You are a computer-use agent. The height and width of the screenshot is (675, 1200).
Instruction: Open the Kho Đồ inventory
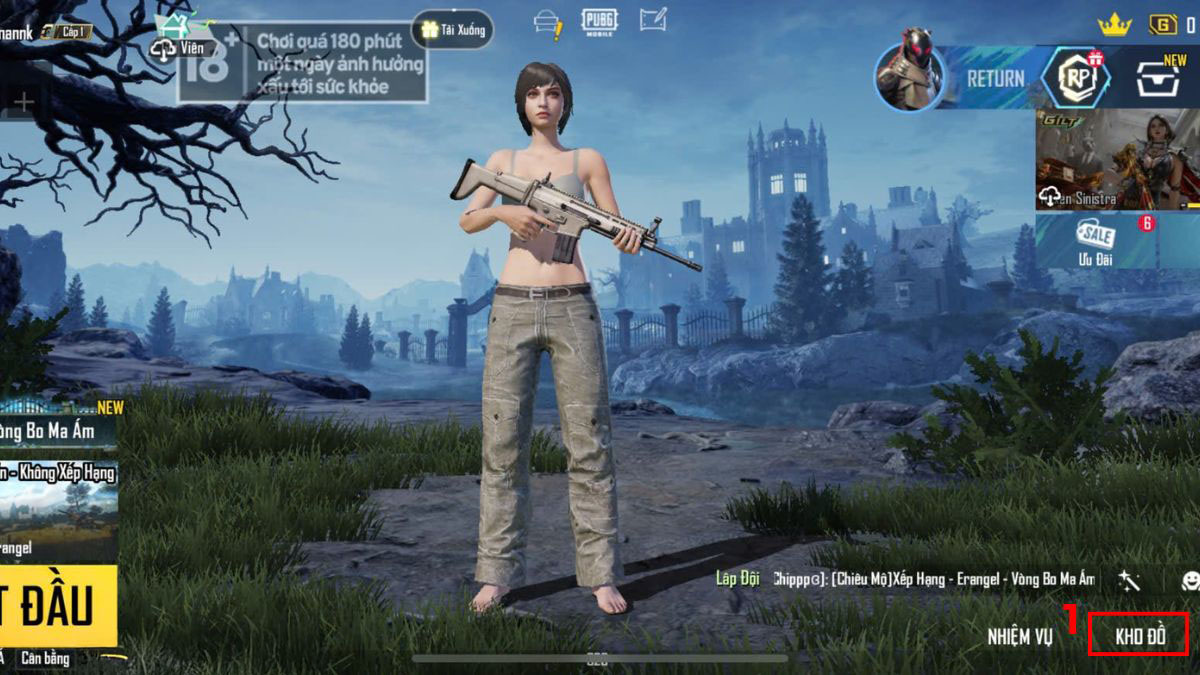click(1140, 636)
